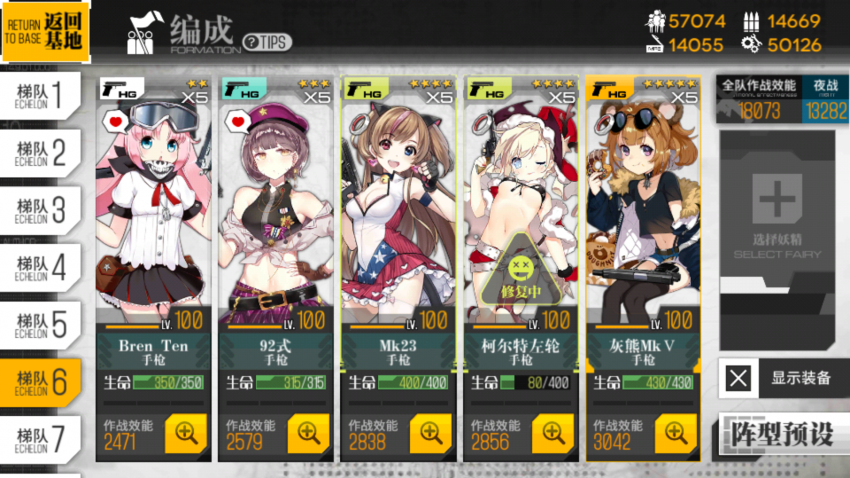Switch to Echelon 7 tab

pos(40,438)
